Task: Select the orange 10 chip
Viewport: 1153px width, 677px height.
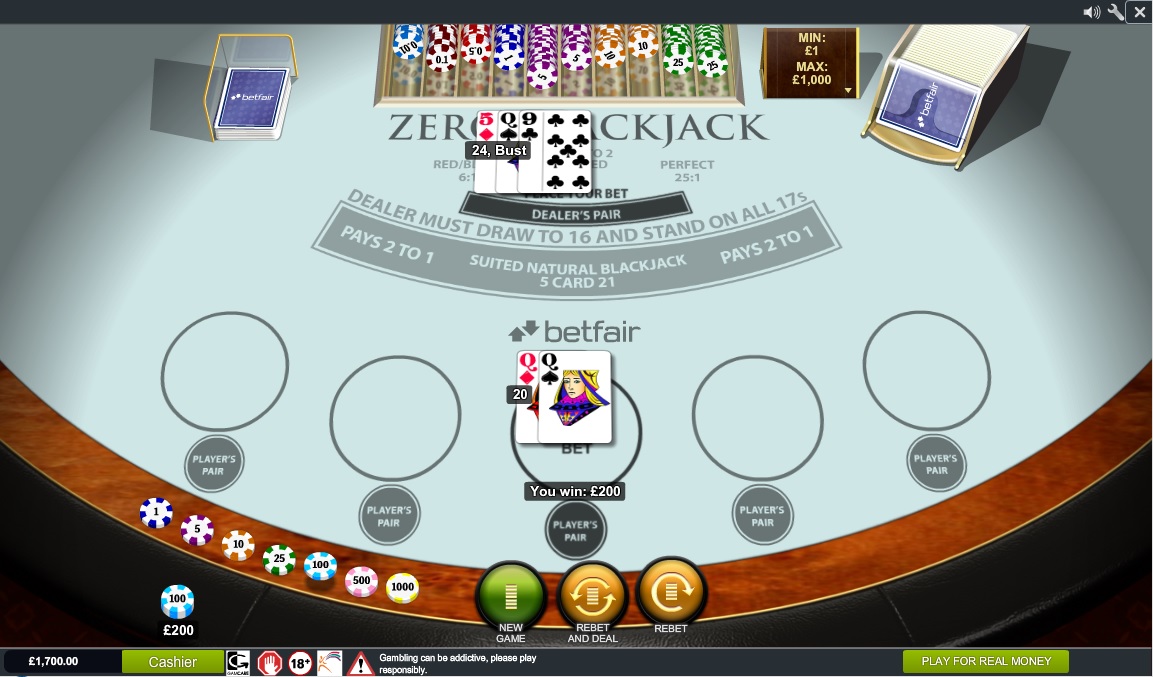Action: click(x=238, y=545)
